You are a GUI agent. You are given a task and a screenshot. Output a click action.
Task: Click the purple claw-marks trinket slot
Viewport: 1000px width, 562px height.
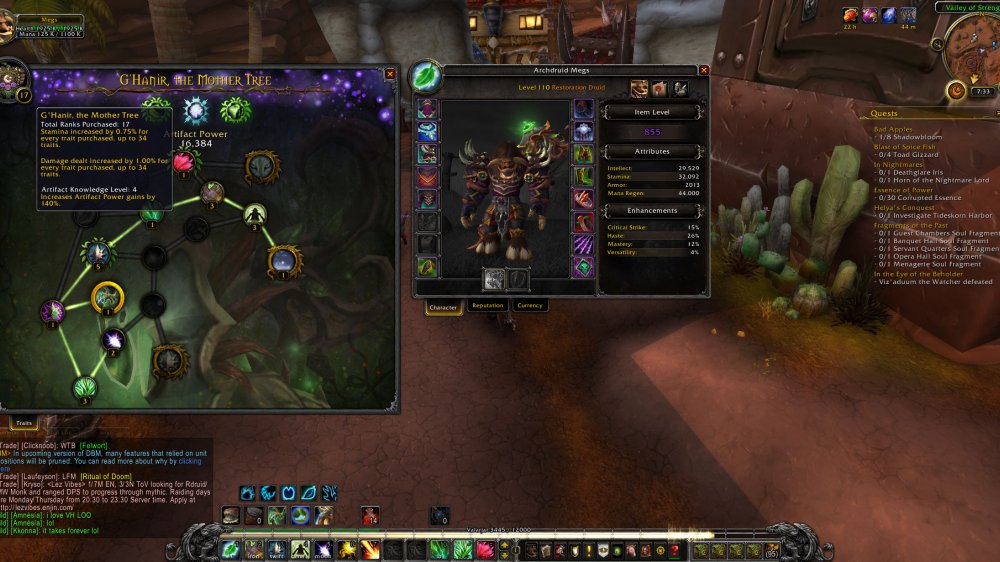click(582, 244)
